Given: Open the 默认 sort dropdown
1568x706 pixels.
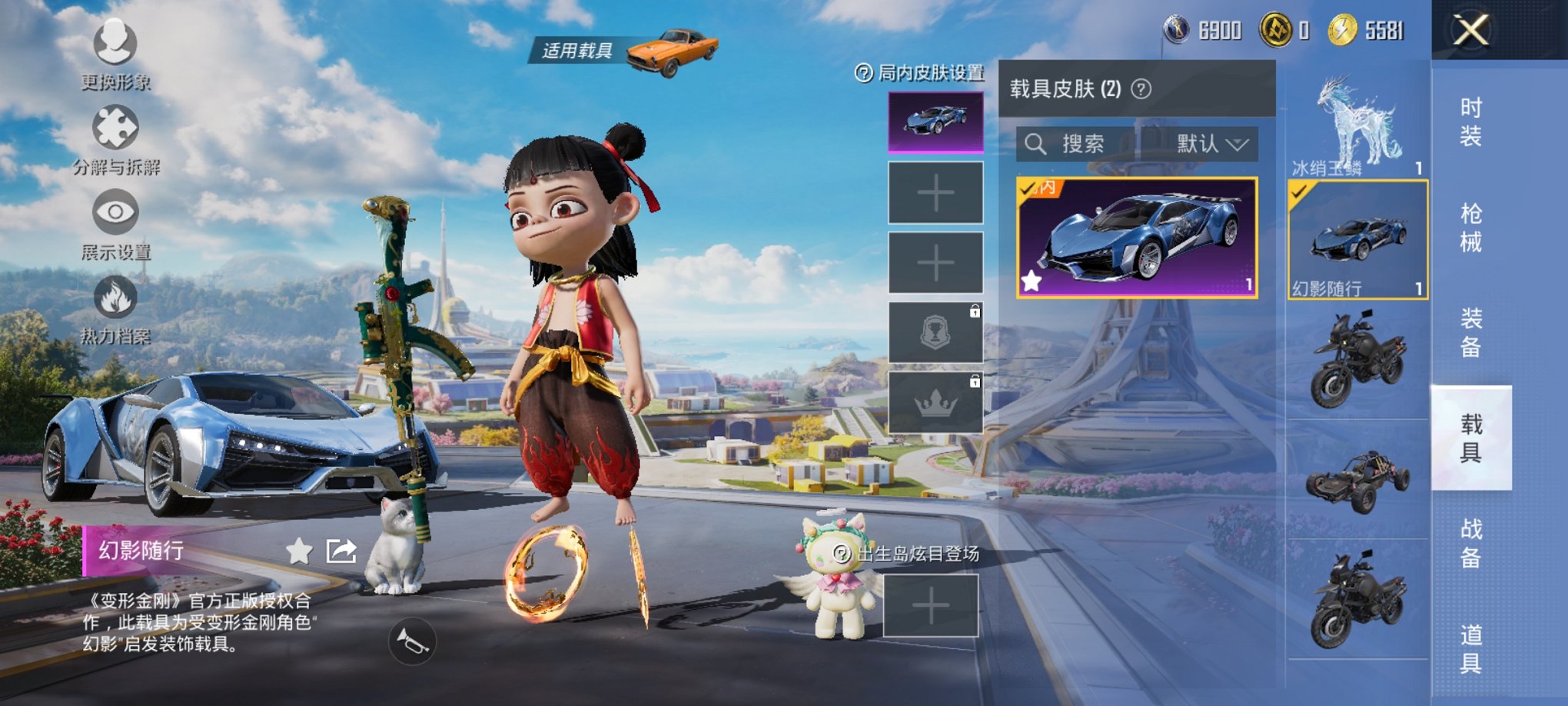Looking at the screenshot, I should 1211,144.
